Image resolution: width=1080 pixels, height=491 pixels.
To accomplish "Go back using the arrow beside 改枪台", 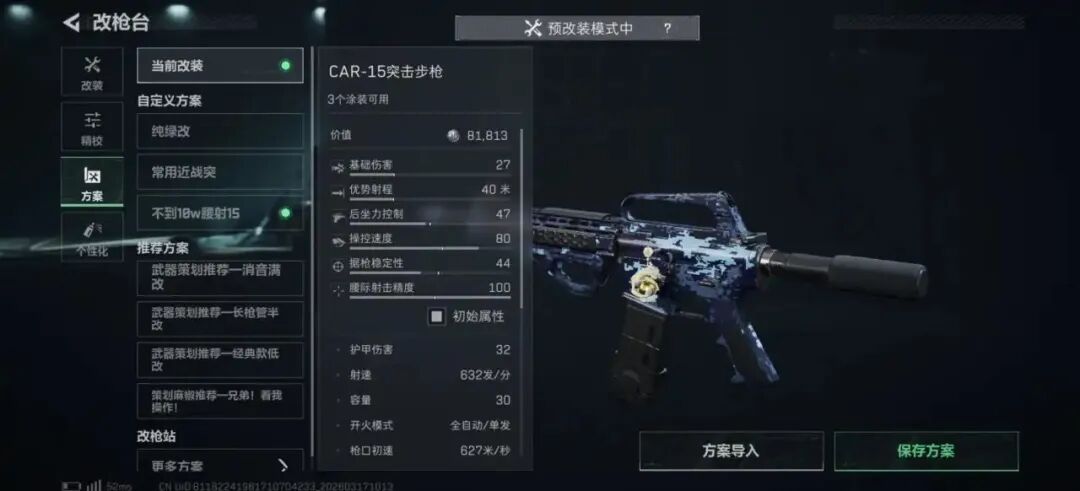I will [71, 22].
